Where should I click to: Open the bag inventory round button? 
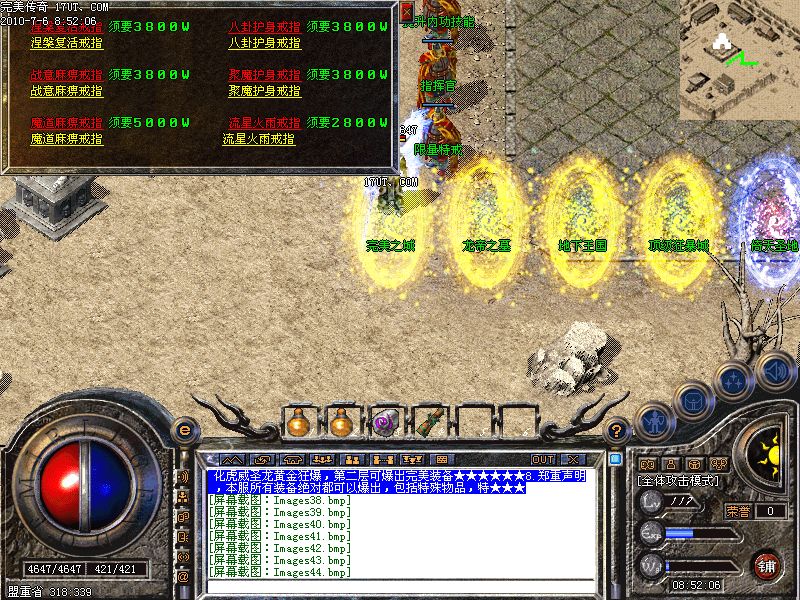coord(692,400)
